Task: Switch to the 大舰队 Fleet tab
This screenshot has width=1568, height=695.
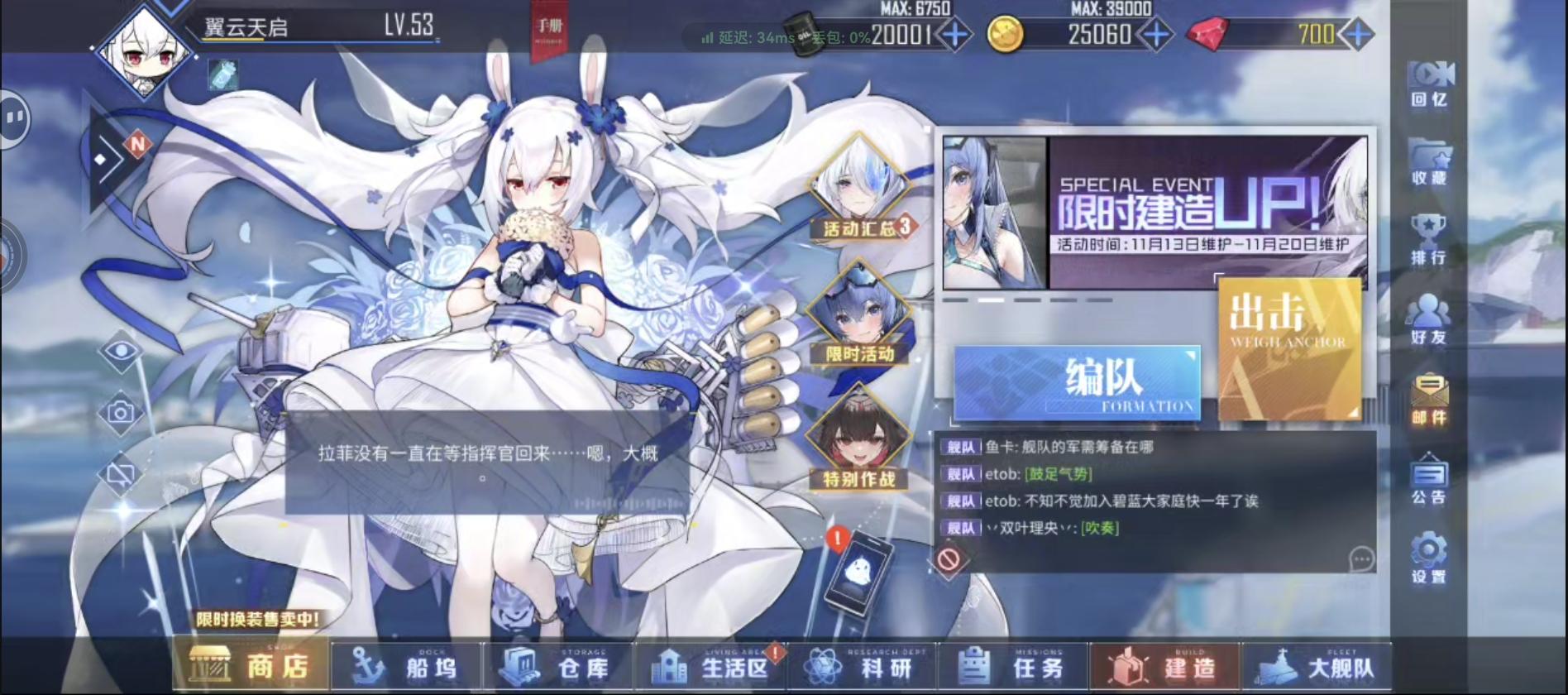Action: coord(1315,666)
